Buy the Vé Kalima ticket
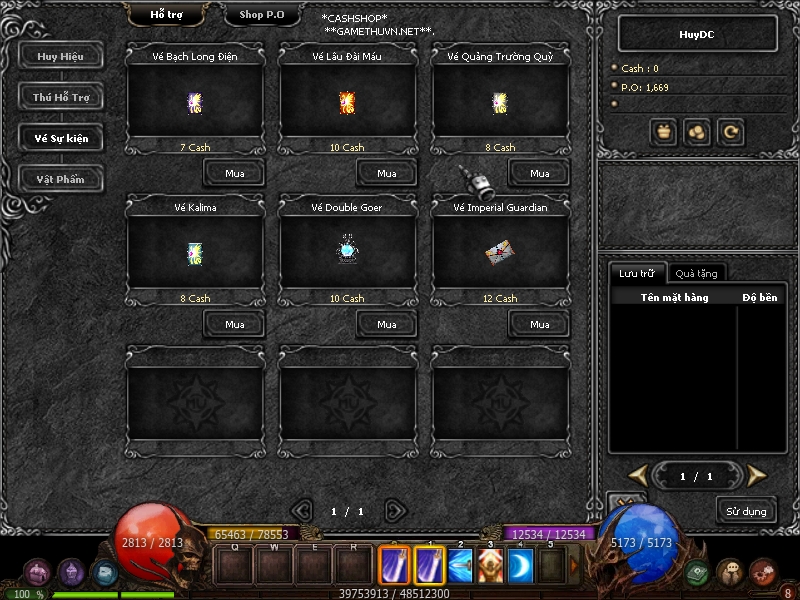800x600 pixels. pos(234,324)
